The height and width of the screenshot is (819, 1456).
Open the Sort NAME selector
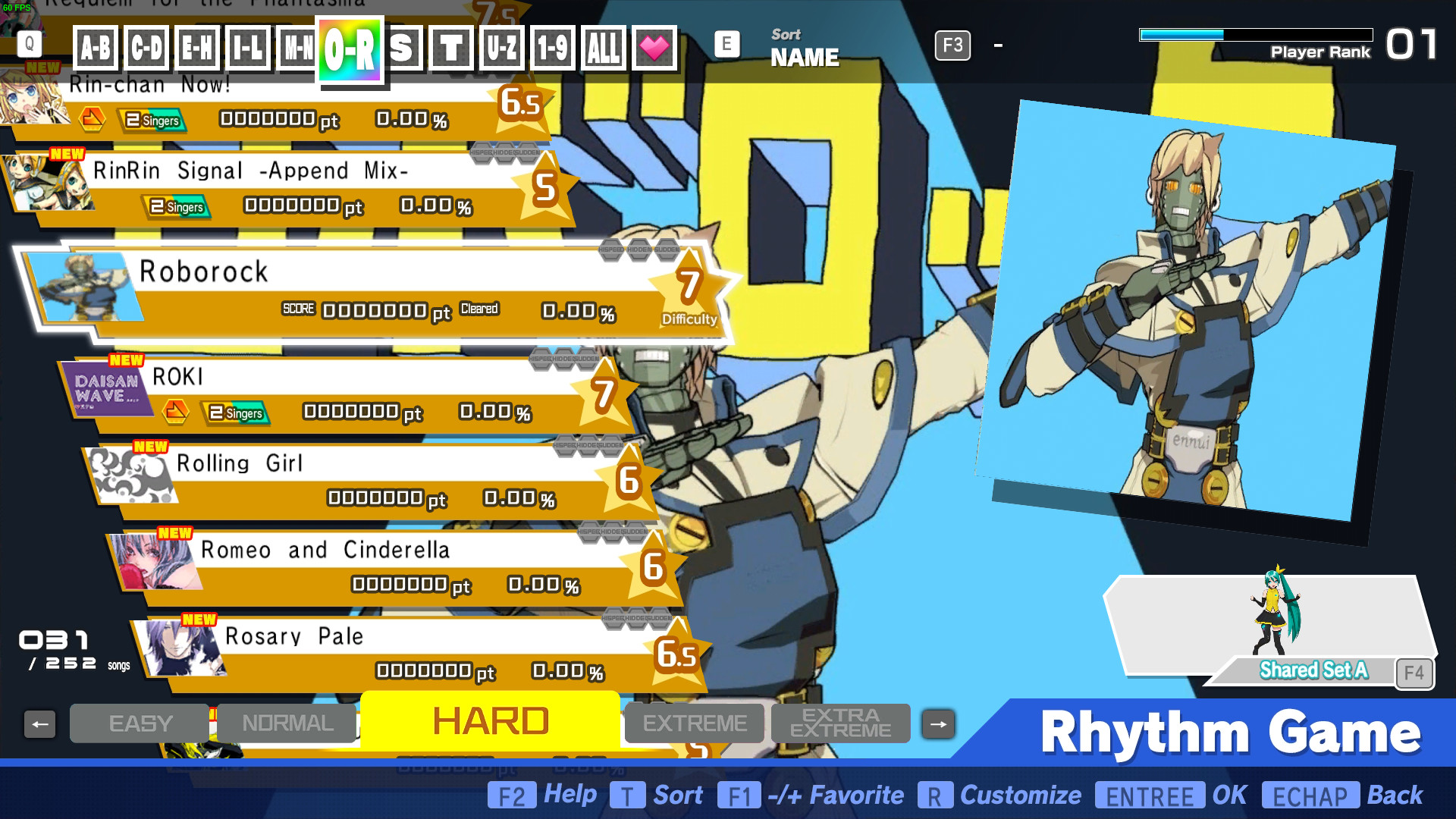pos(805,47)
